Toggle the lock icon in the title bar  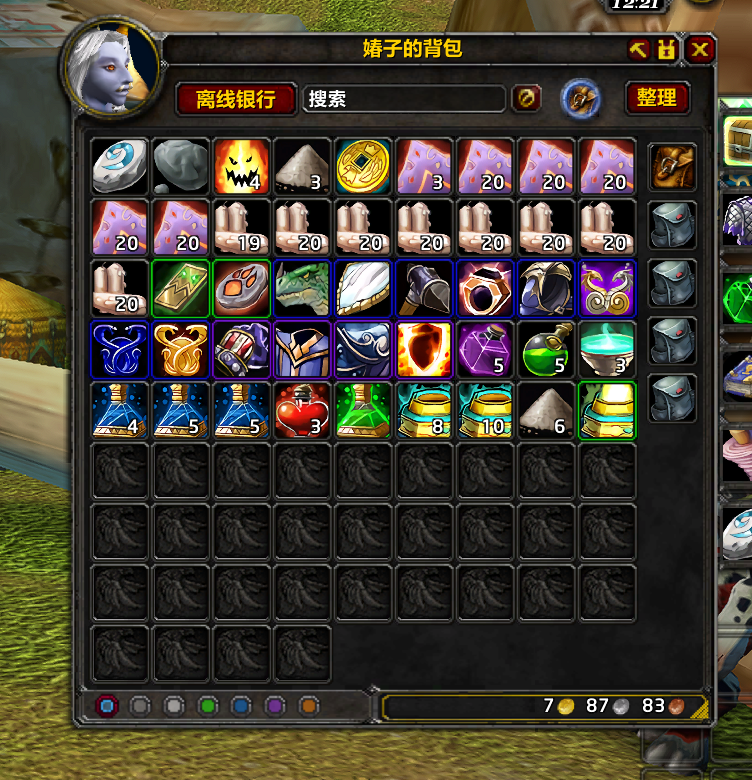667,49
